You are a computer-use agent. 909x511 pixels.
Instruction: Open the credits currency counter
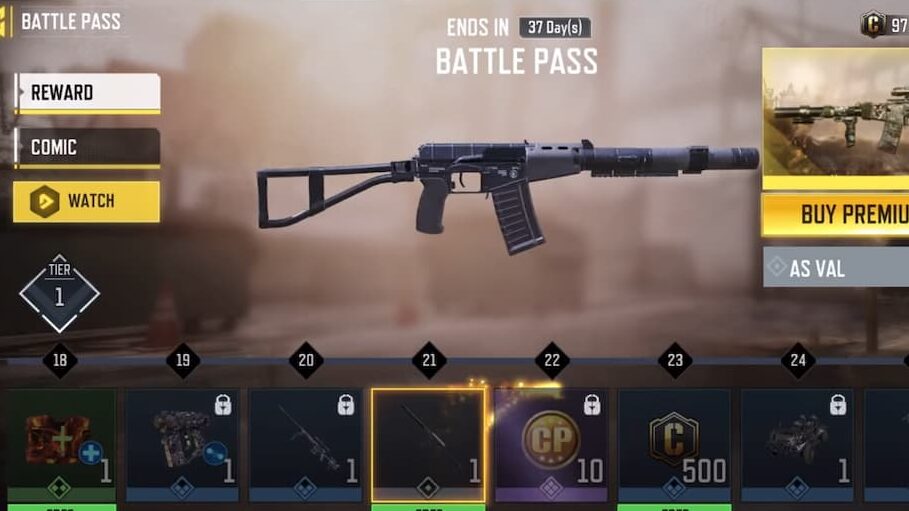coord(884,24)
